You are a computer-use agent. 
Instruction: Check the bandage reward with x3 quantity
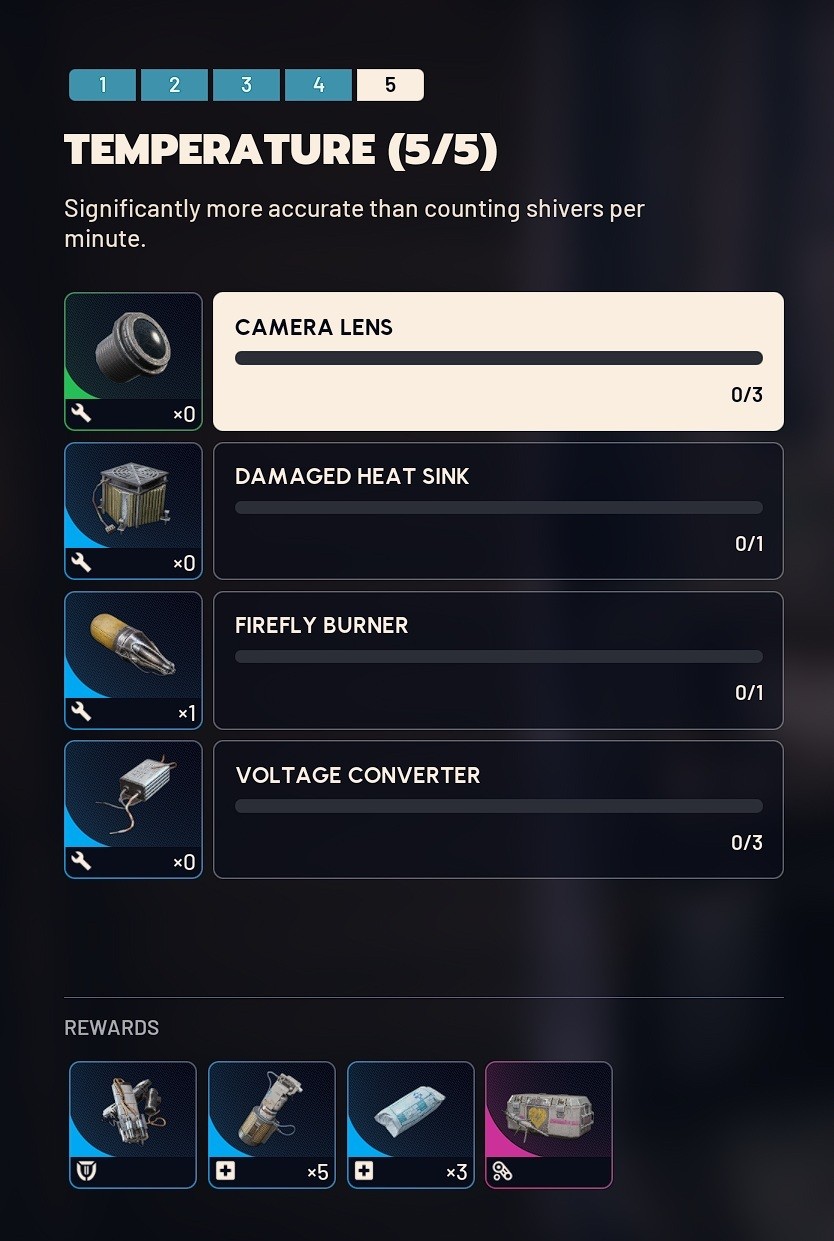pyautogui.click(x=411, y=1125)
